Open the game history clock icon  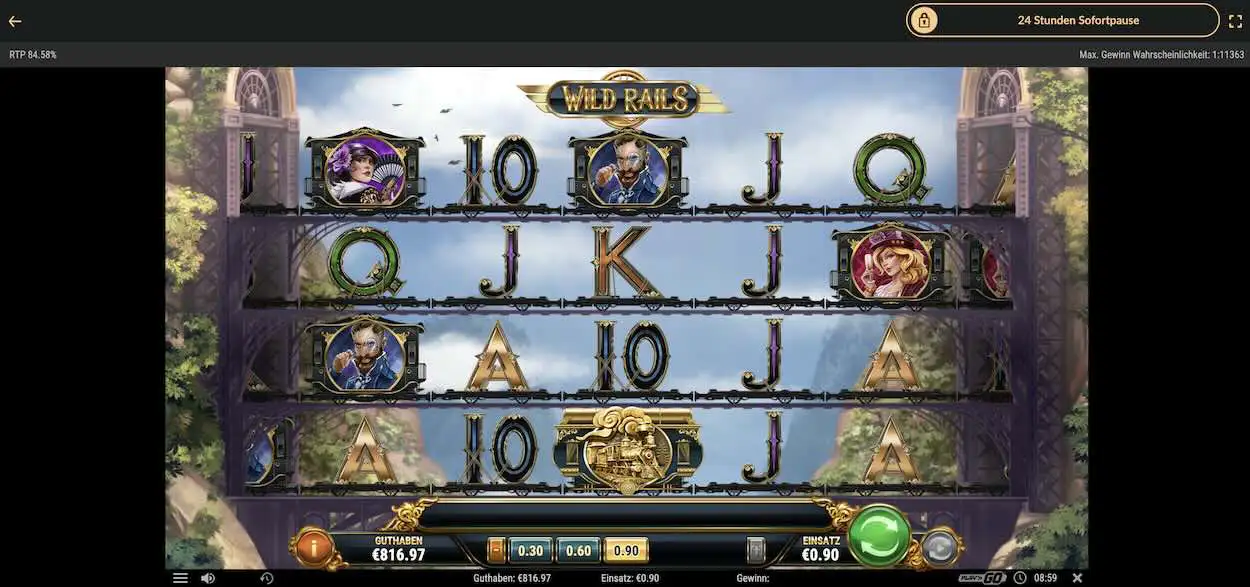(x=267, y=578)
